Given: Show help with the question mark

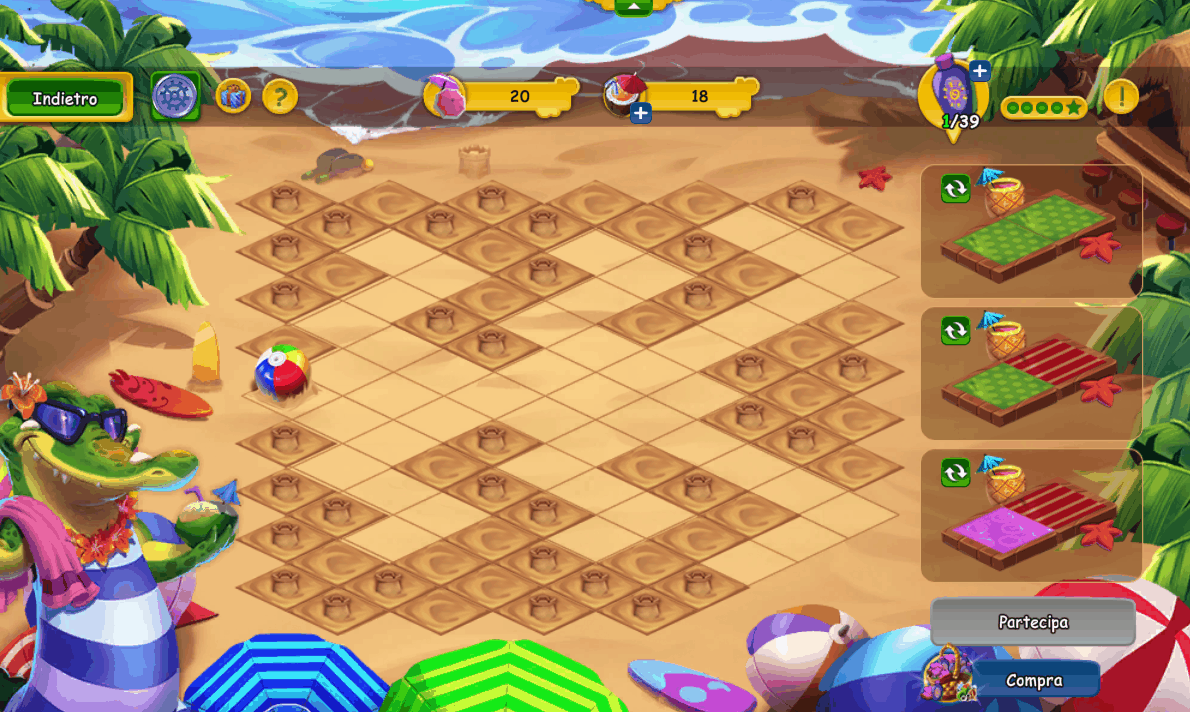Looking at the screenshot, I should click(x=280, y=97).
